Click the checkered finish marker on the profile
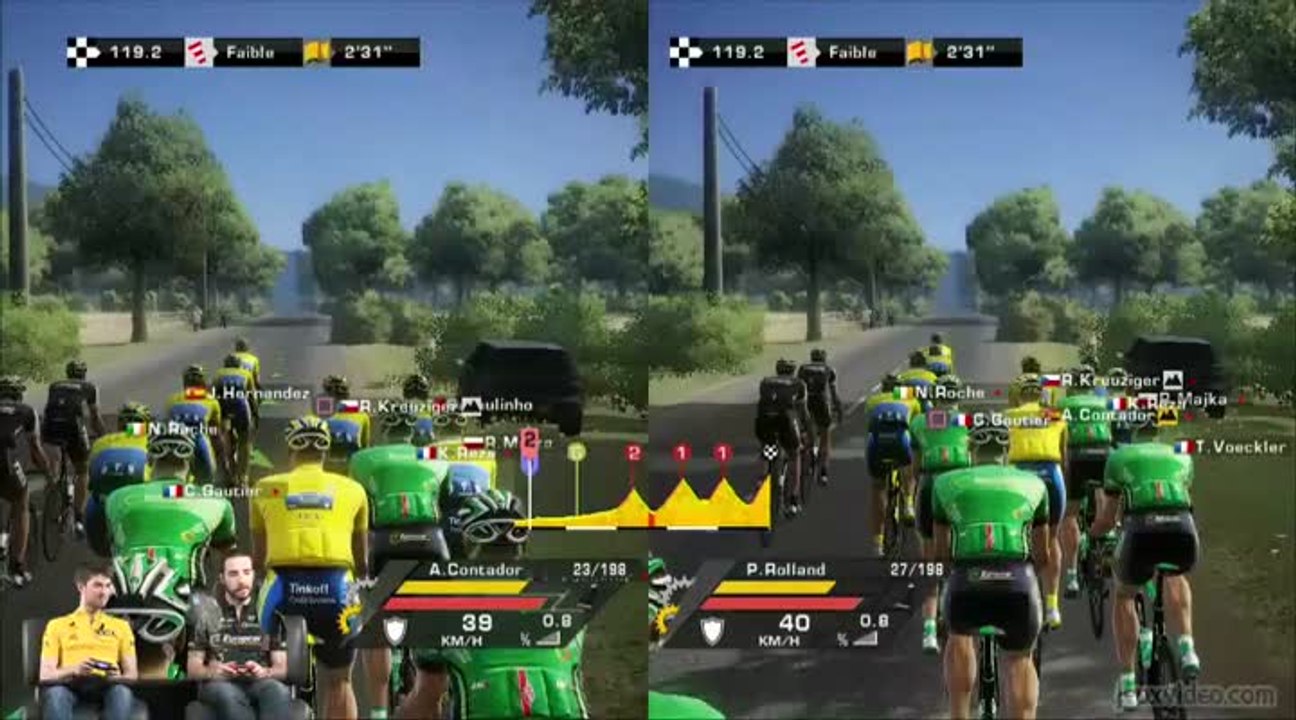This screenshot has height=720, width=1296. point(769,453)
